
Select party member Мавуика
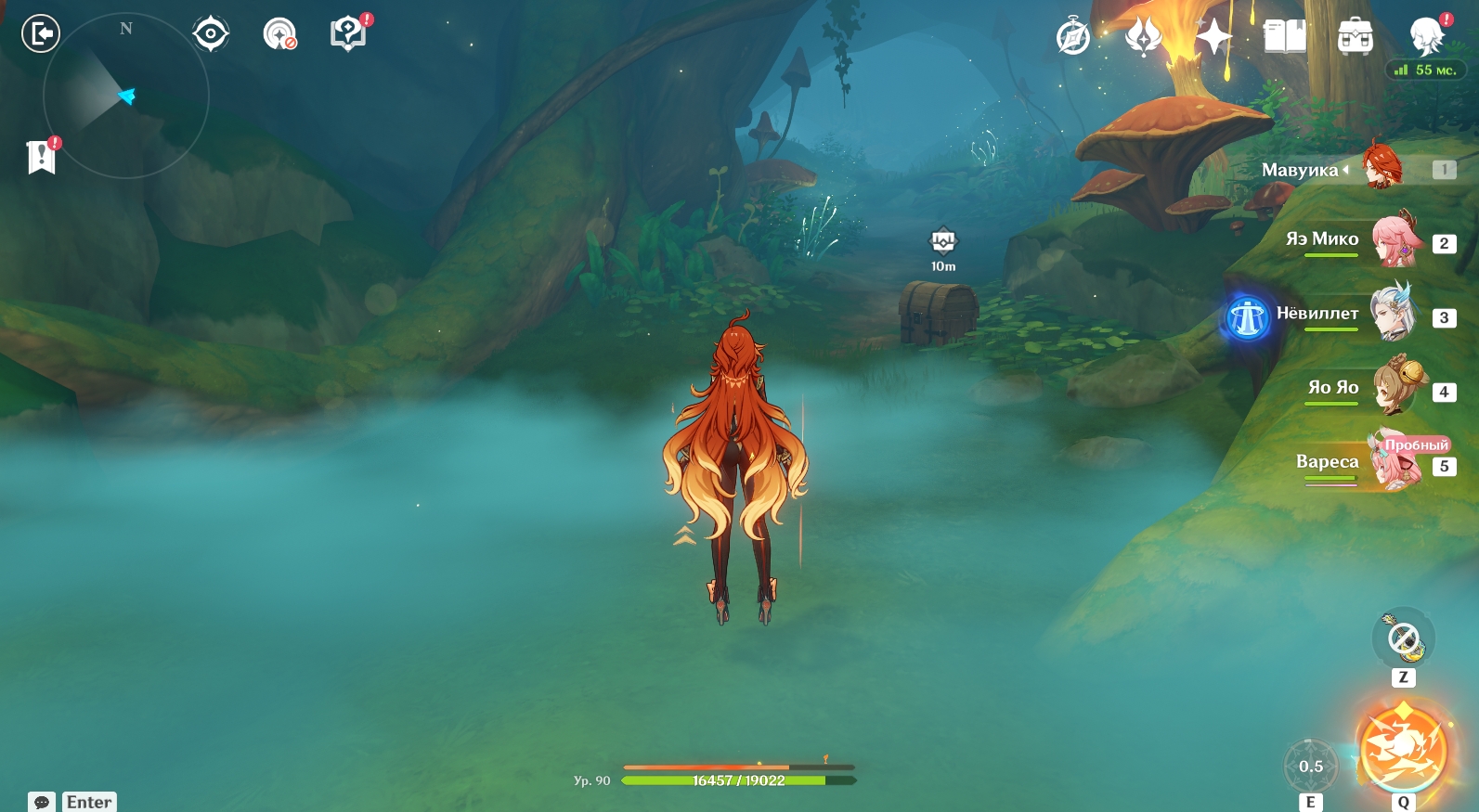point(1382,168)
